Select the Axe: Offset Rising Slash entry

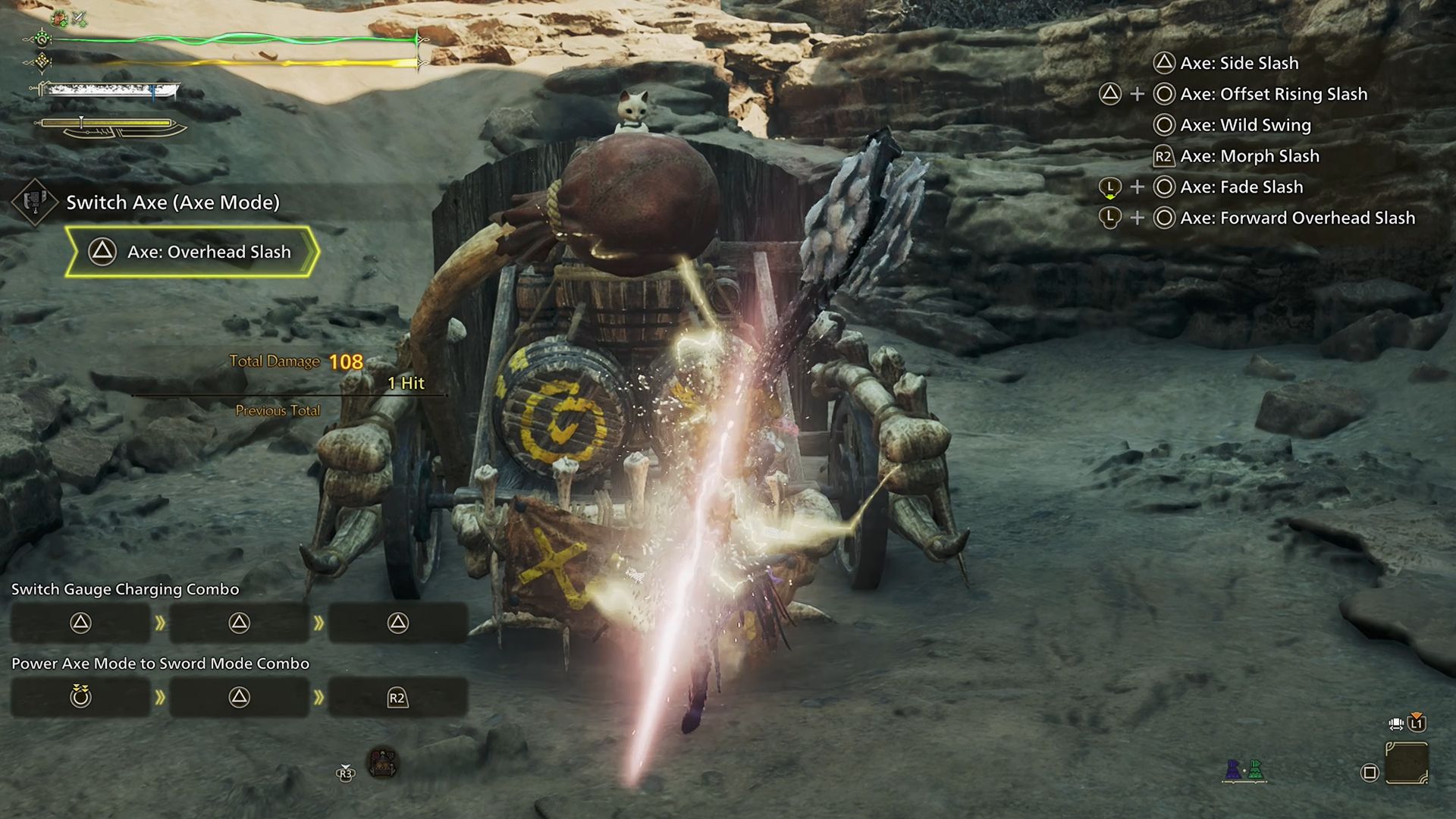point(1273,94)
